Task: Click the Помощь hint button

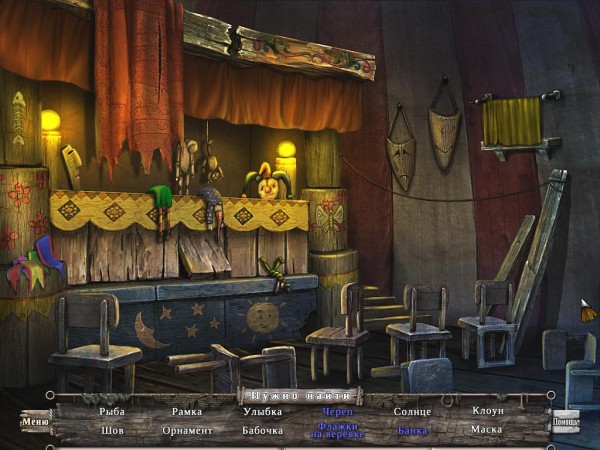Action: (565, 421)
